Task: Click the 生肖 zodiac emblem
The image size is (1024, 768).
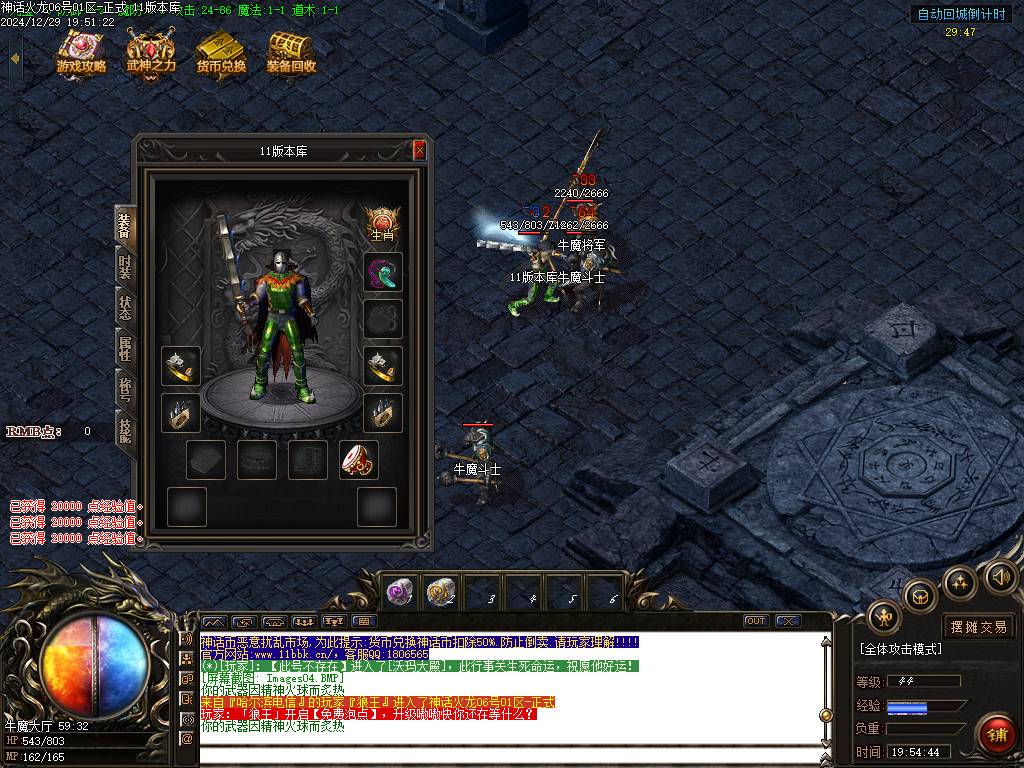Action: (x=382, y=224)
